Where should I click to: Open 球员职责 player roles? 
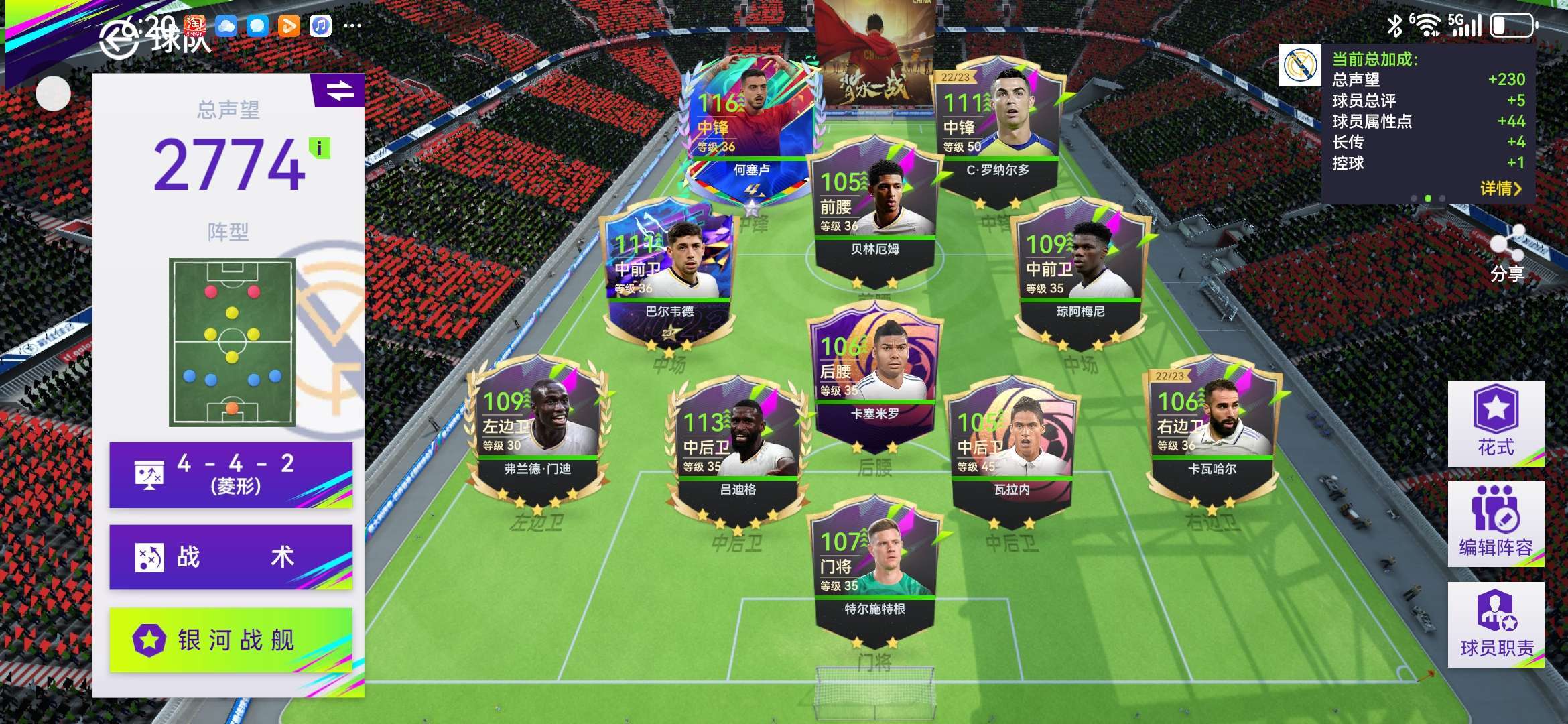(1496, 624)
